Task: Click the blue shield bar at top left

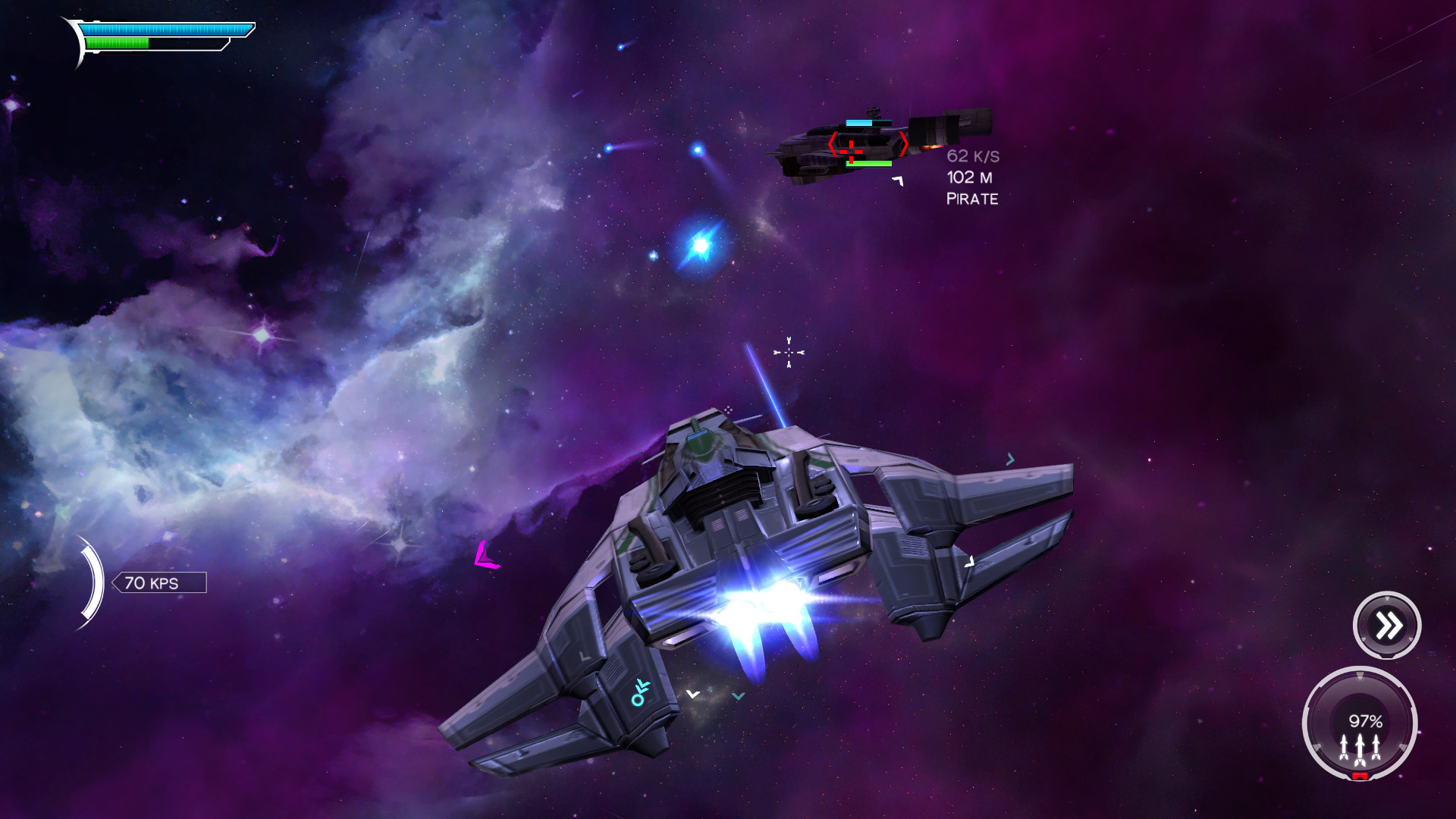Action: click(x=167, y=28)
